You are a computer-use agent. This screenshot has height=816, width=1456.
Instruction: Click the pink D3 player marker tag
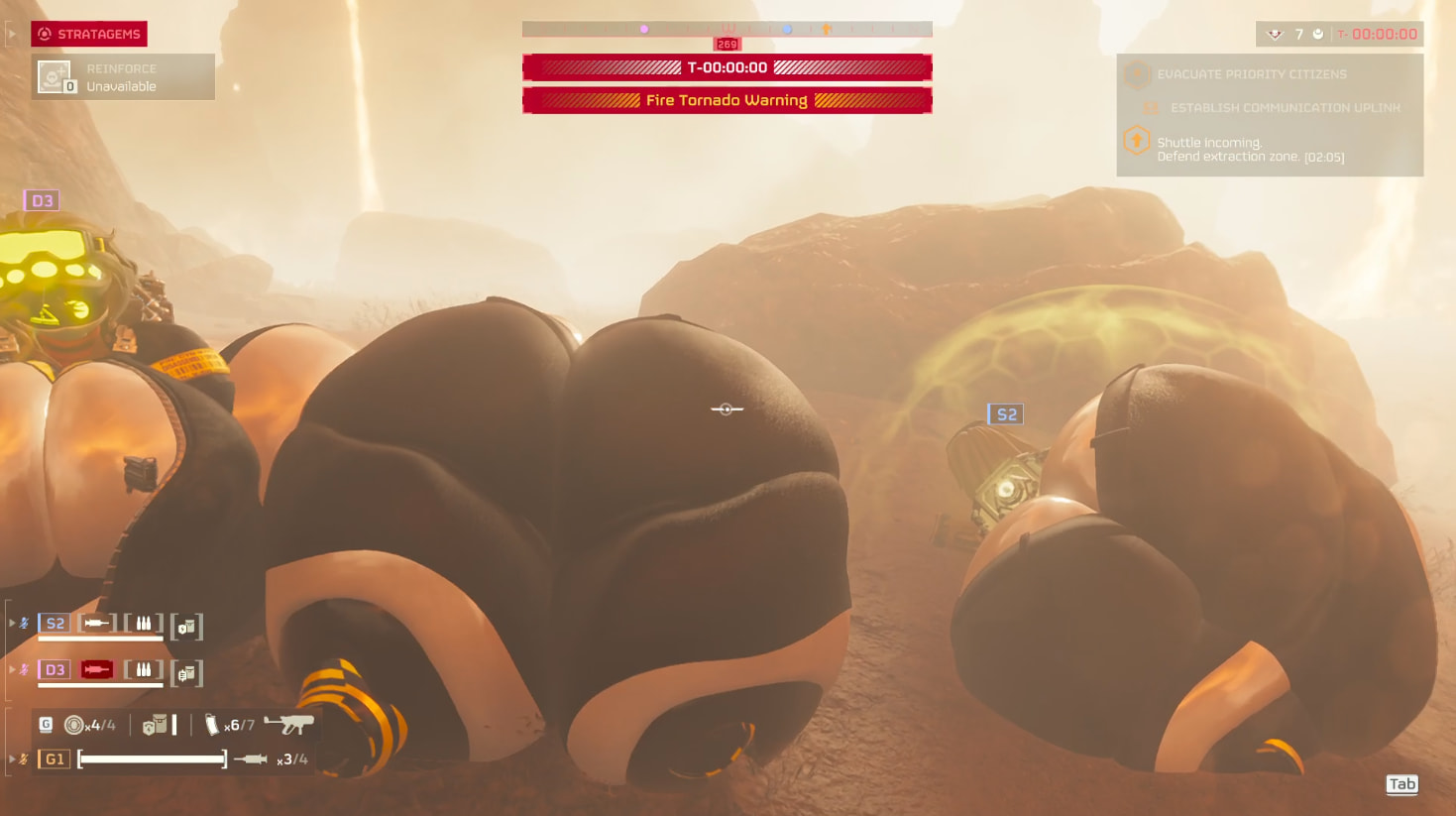pos(42,201)
